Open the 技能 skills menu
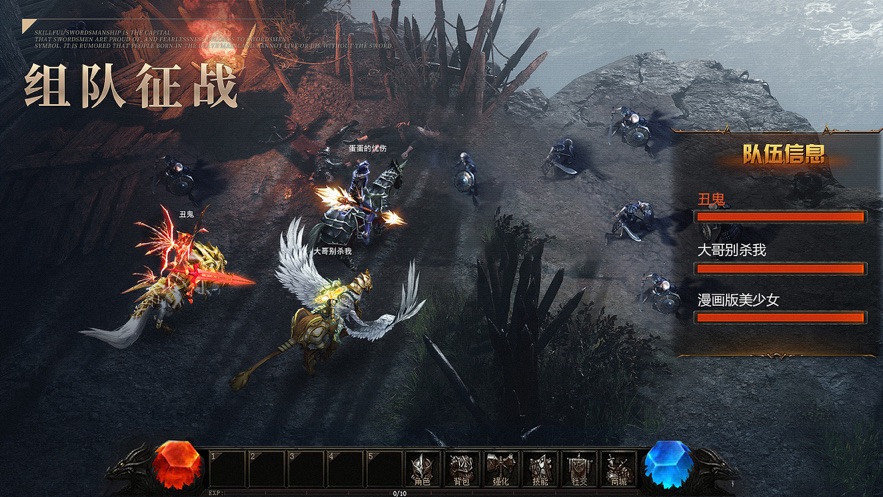 pos(539,470)
